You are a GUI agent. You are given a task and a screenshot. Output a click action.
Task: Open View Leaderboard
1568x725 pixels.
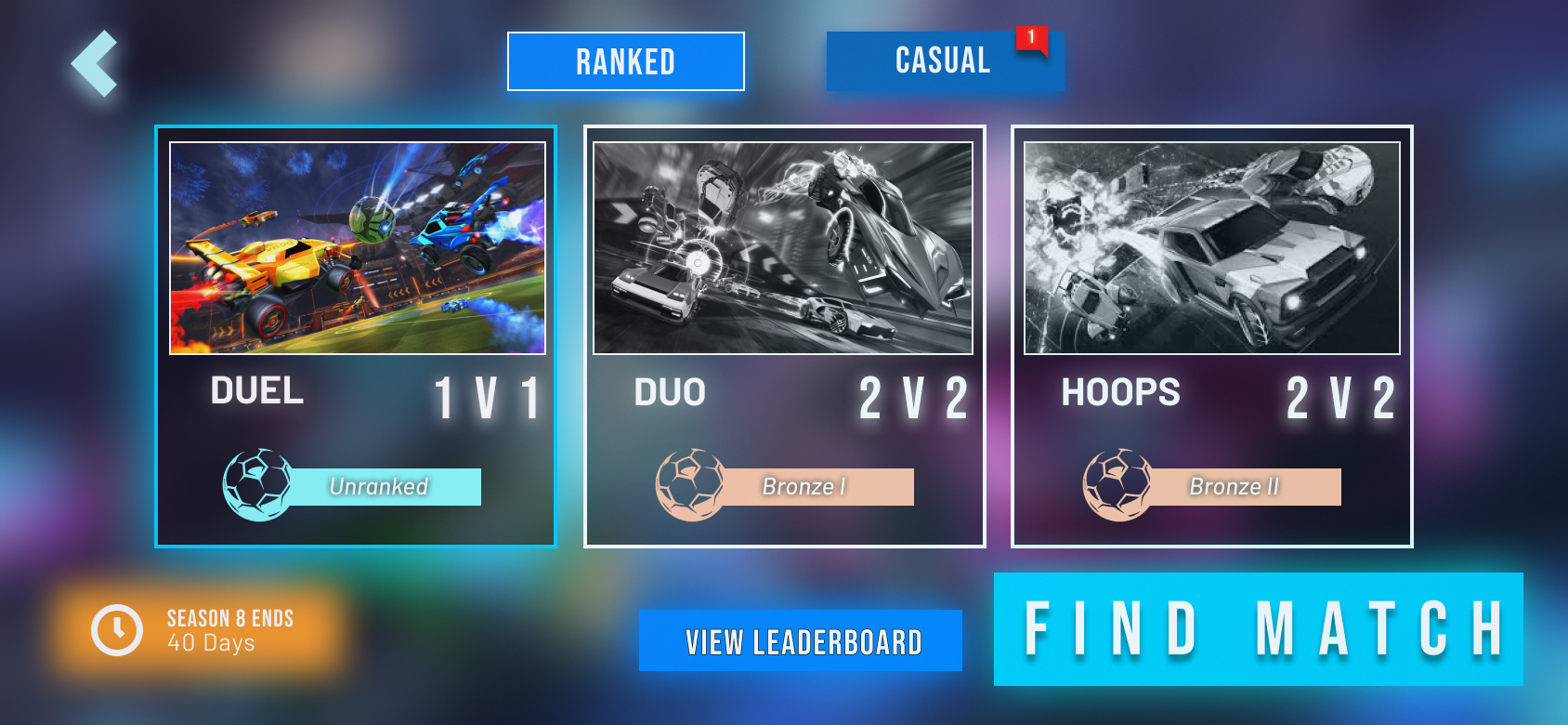click(800, 640)
